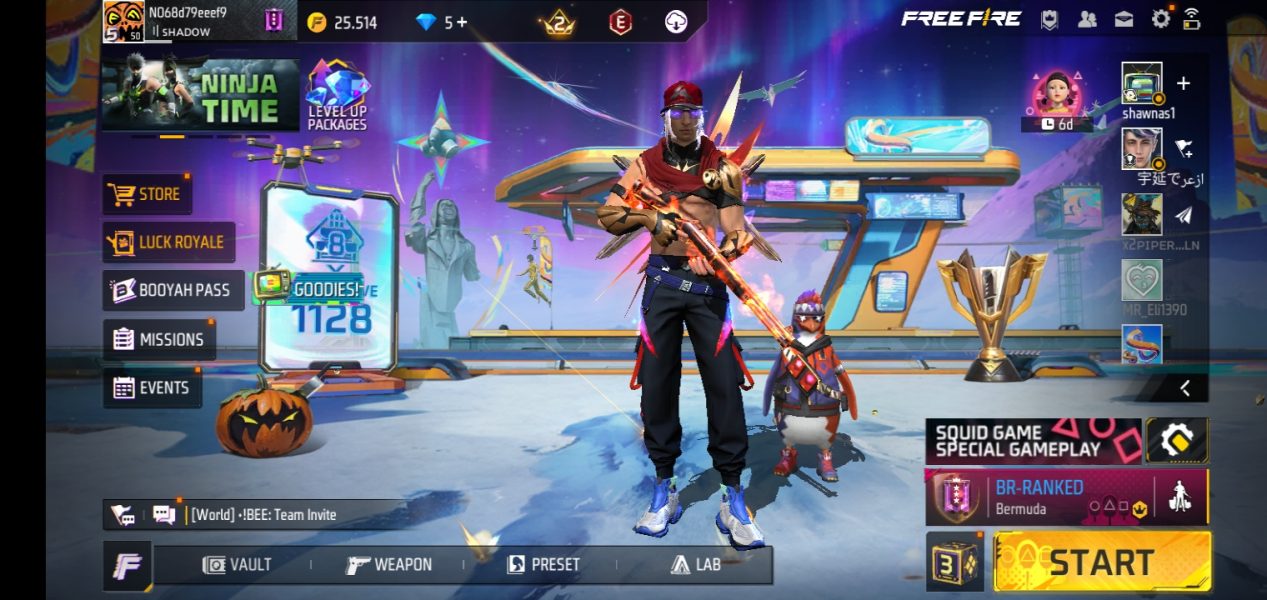This screenshot has height=600, width=1267.
Task: Open the Store menu
Action: pyautogui.click(x=147, y=194)
